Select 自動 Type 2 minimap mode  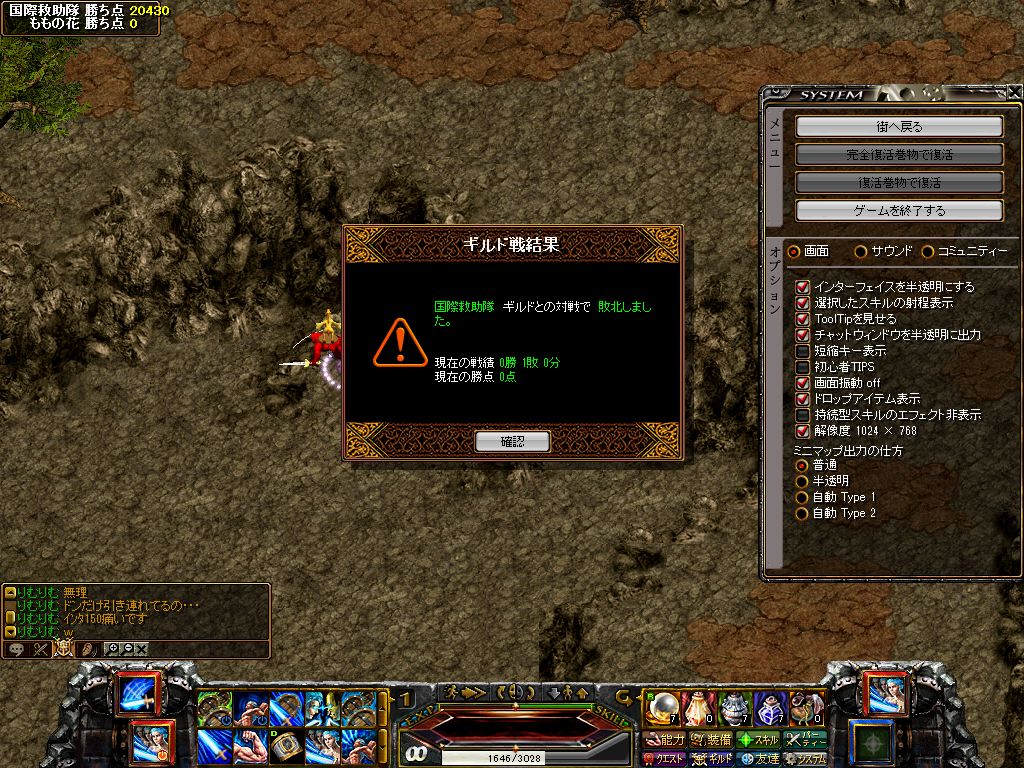point(801,513)
